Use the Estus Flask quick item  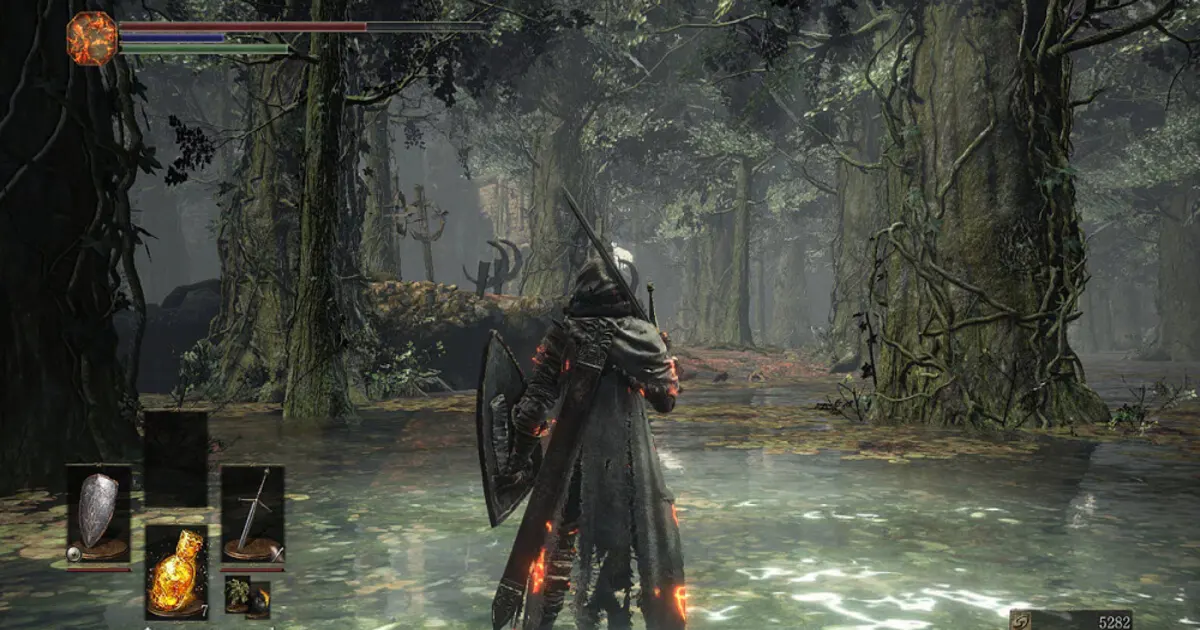(x=176, y=571)
